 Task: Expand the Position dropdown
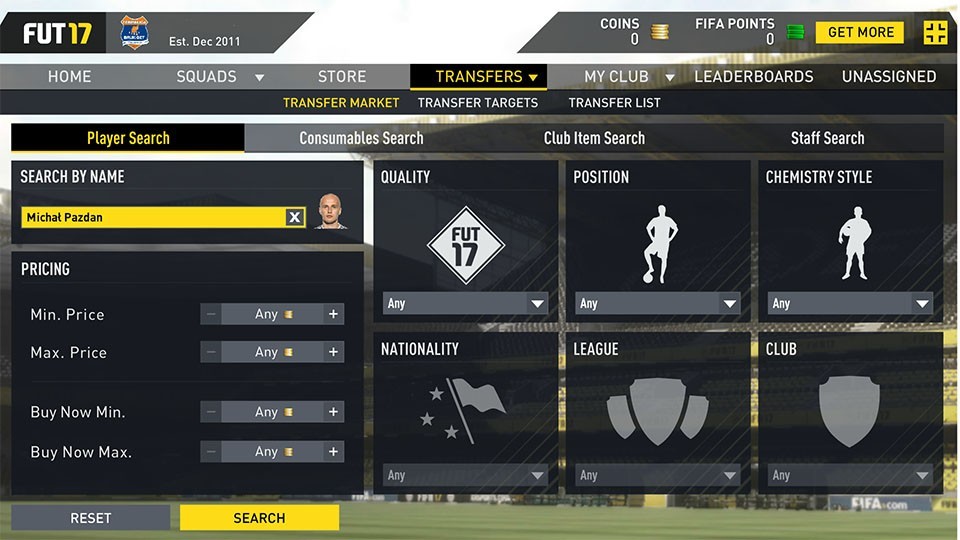[x=658, y=303]
